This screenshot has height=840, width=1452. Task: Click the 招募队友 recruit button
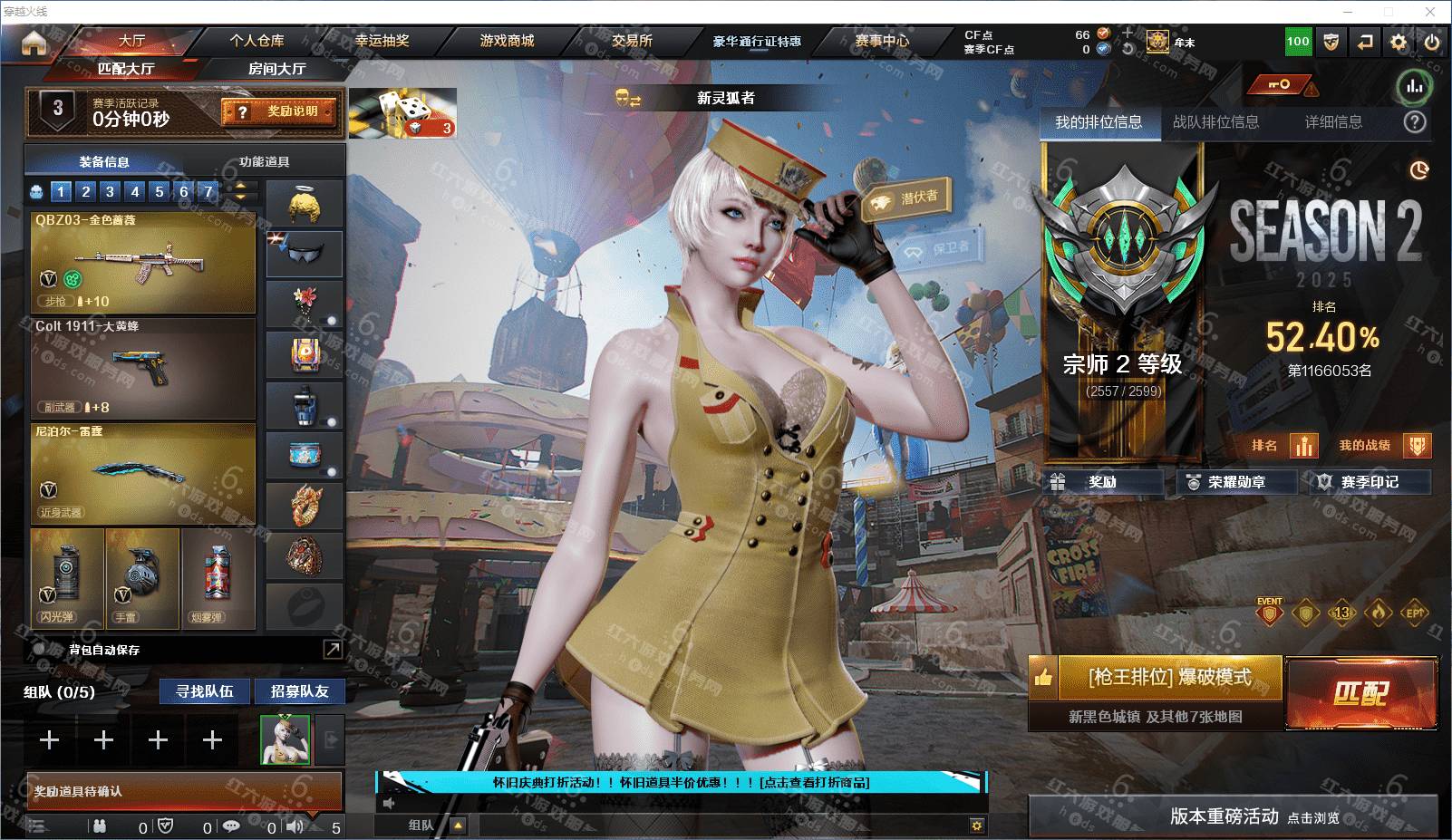pos(299,691)
